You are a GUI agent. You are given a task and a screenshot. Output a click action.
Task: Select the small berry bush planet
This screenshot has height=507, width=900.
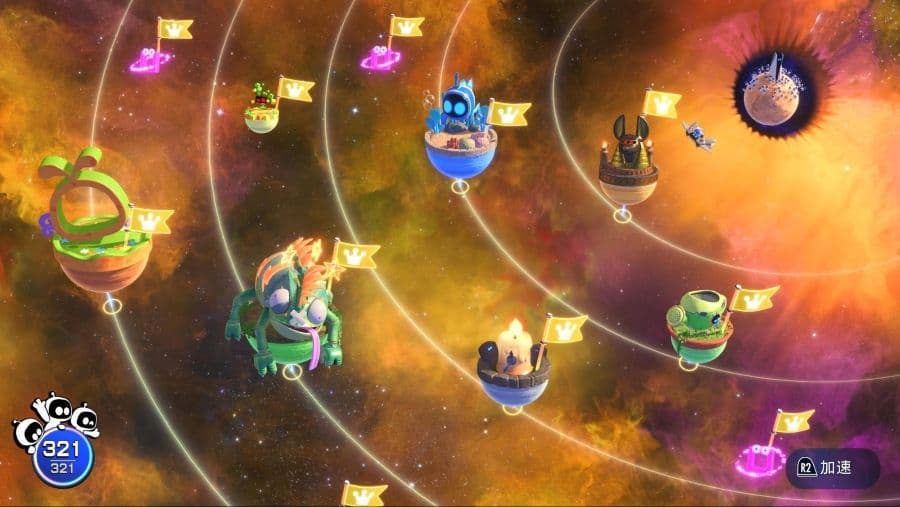(263, 108)
